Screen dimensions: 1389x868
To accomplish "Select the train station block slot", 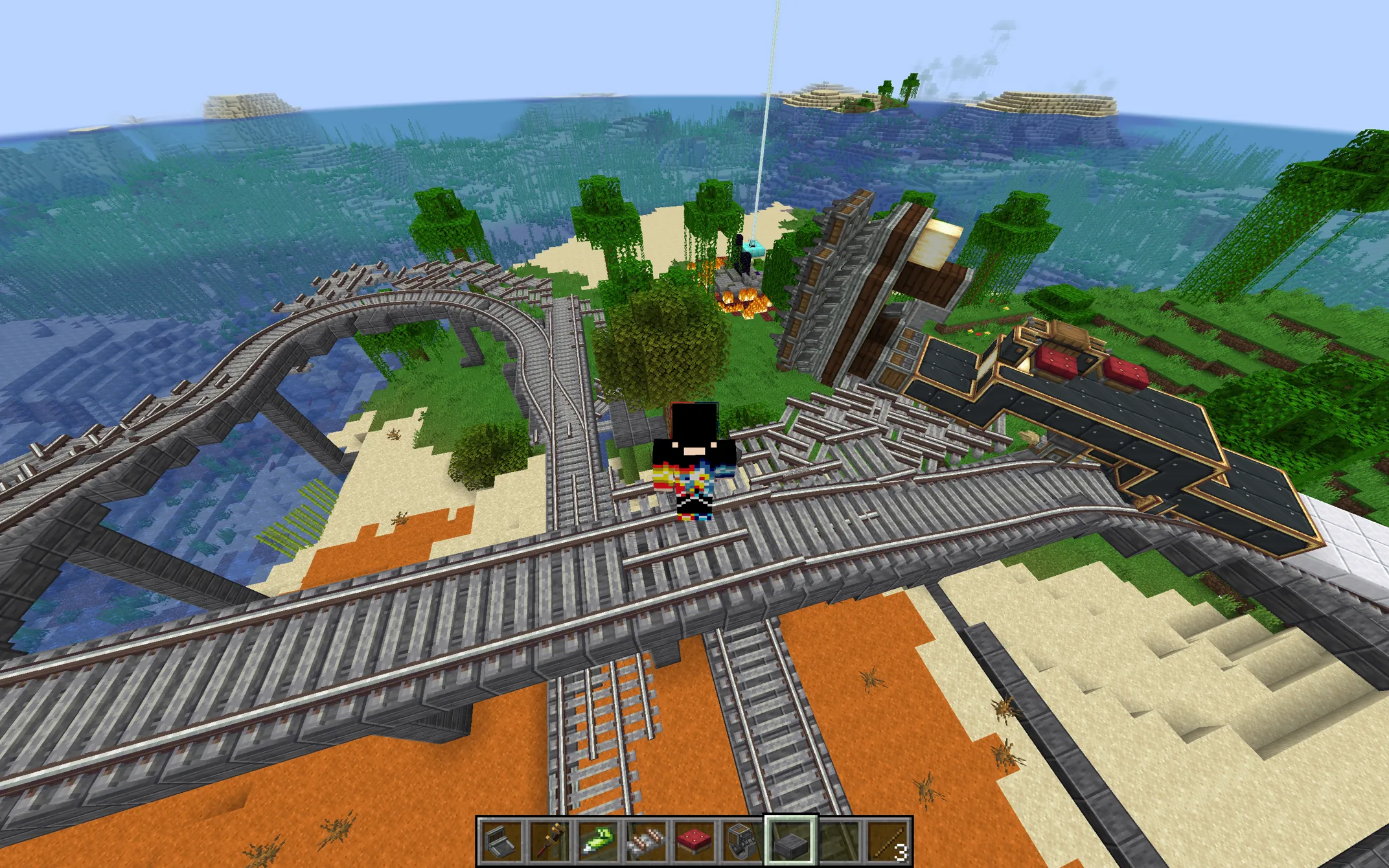I will pyautogui.click(x=502, y=841).
